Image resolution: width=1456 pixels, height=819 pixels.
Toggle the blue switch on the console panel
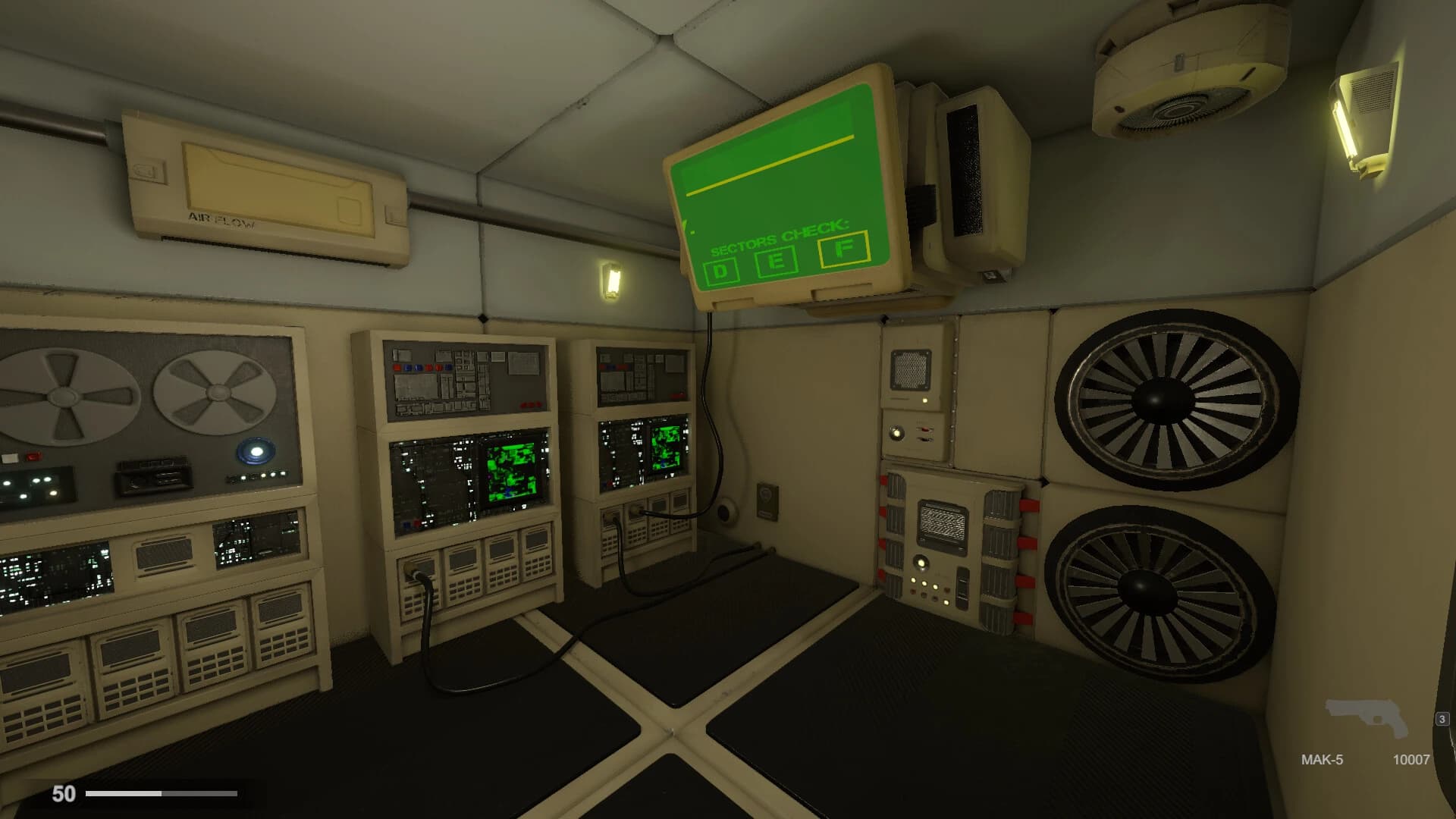point(407,368)
